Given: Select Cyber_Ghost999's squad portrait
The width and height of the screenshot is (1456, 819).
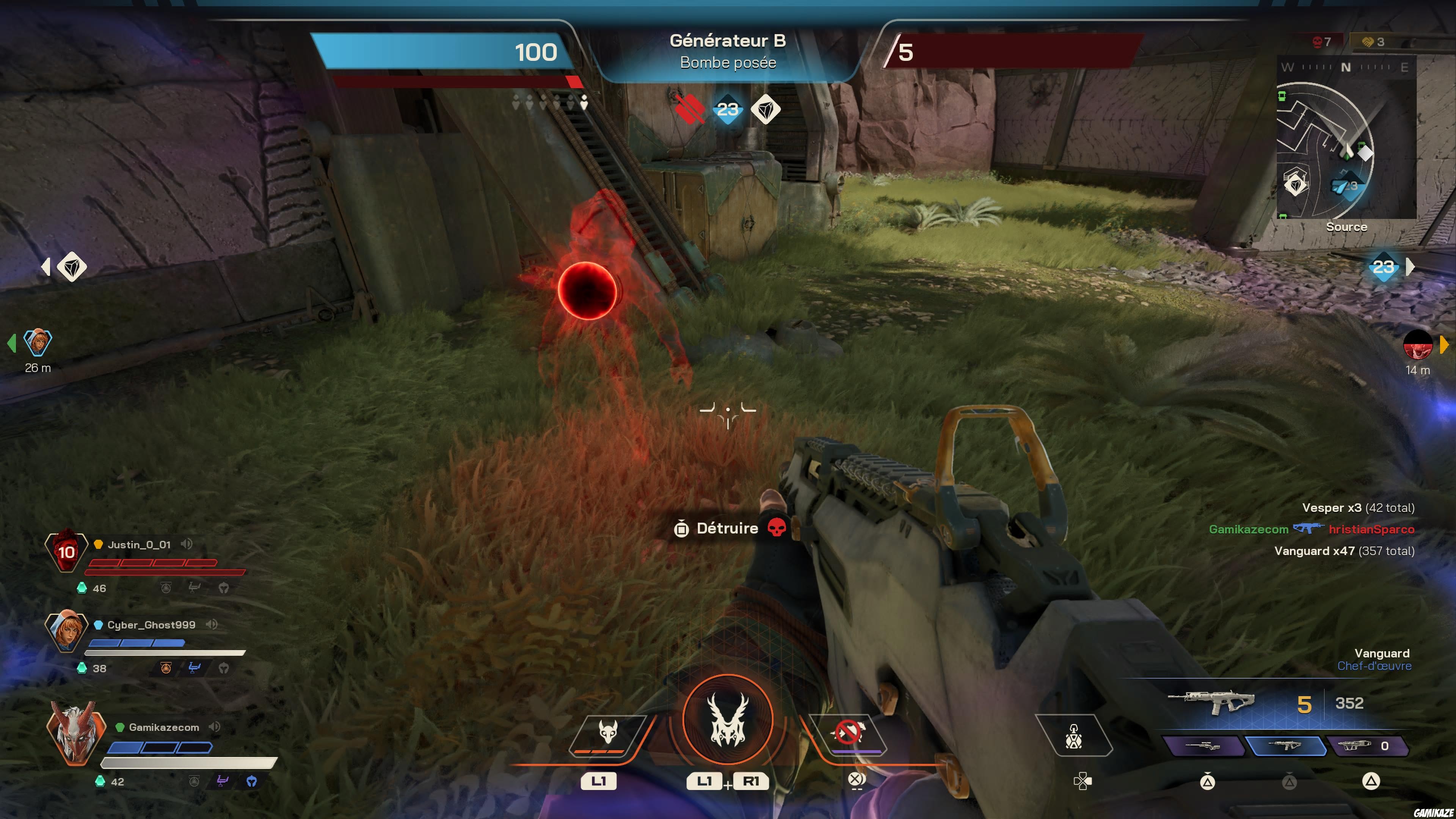Looking at the screenshot, I should (x=67, y=630).
